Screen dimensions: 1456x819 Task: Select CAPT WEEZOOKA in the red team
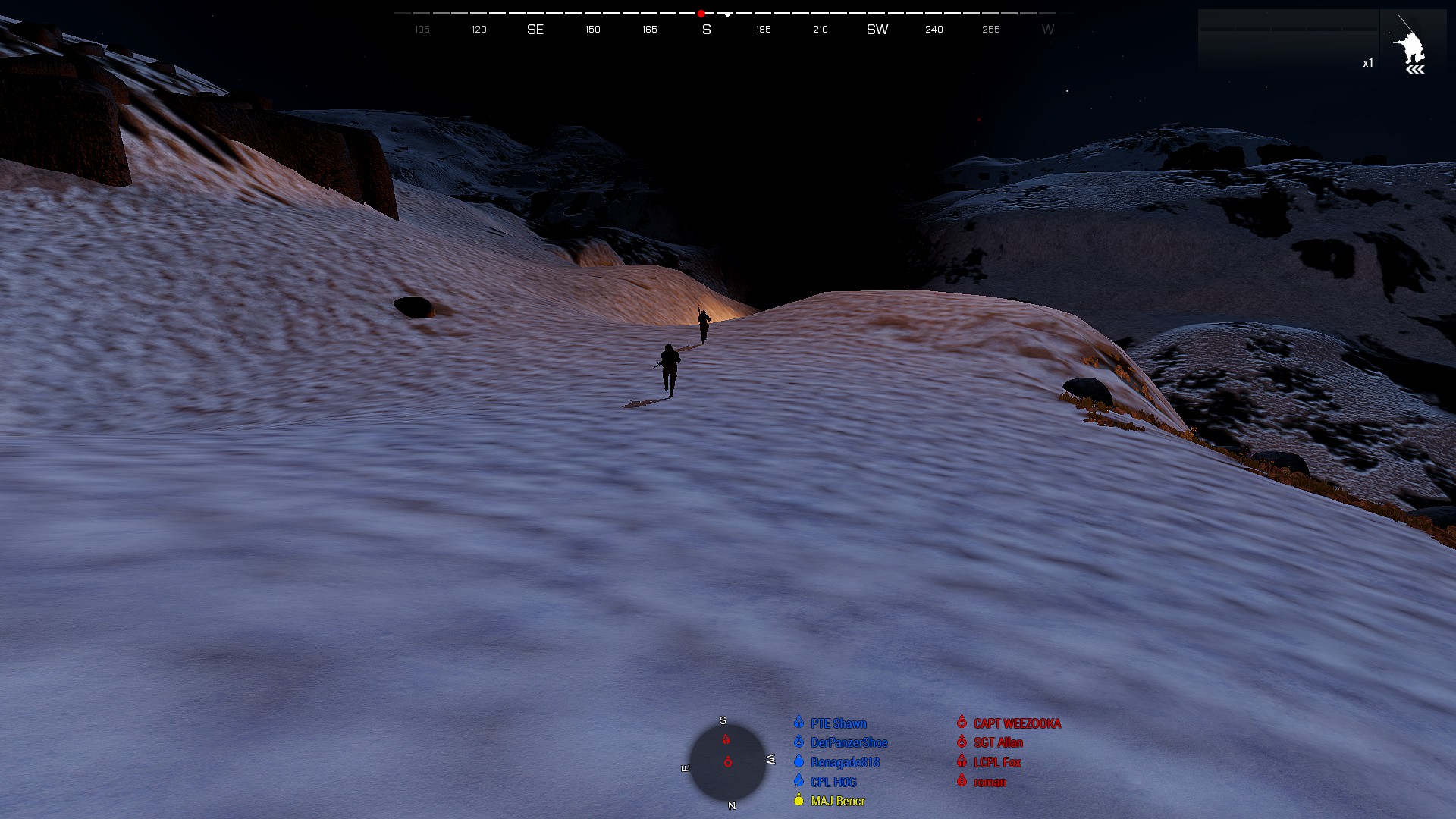pyautogui.click(x=1016, y=723)
